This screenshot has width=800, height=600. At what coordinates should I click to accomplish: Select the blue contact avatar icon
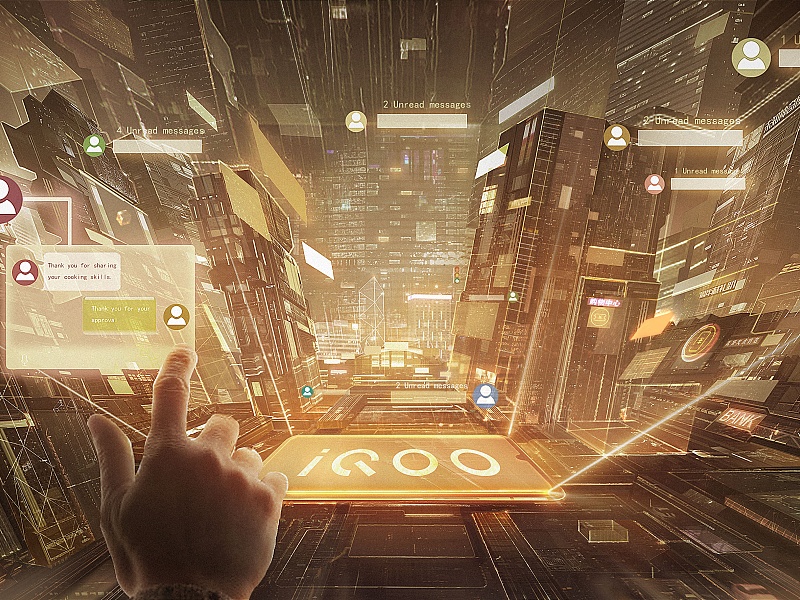coord(486,395)
